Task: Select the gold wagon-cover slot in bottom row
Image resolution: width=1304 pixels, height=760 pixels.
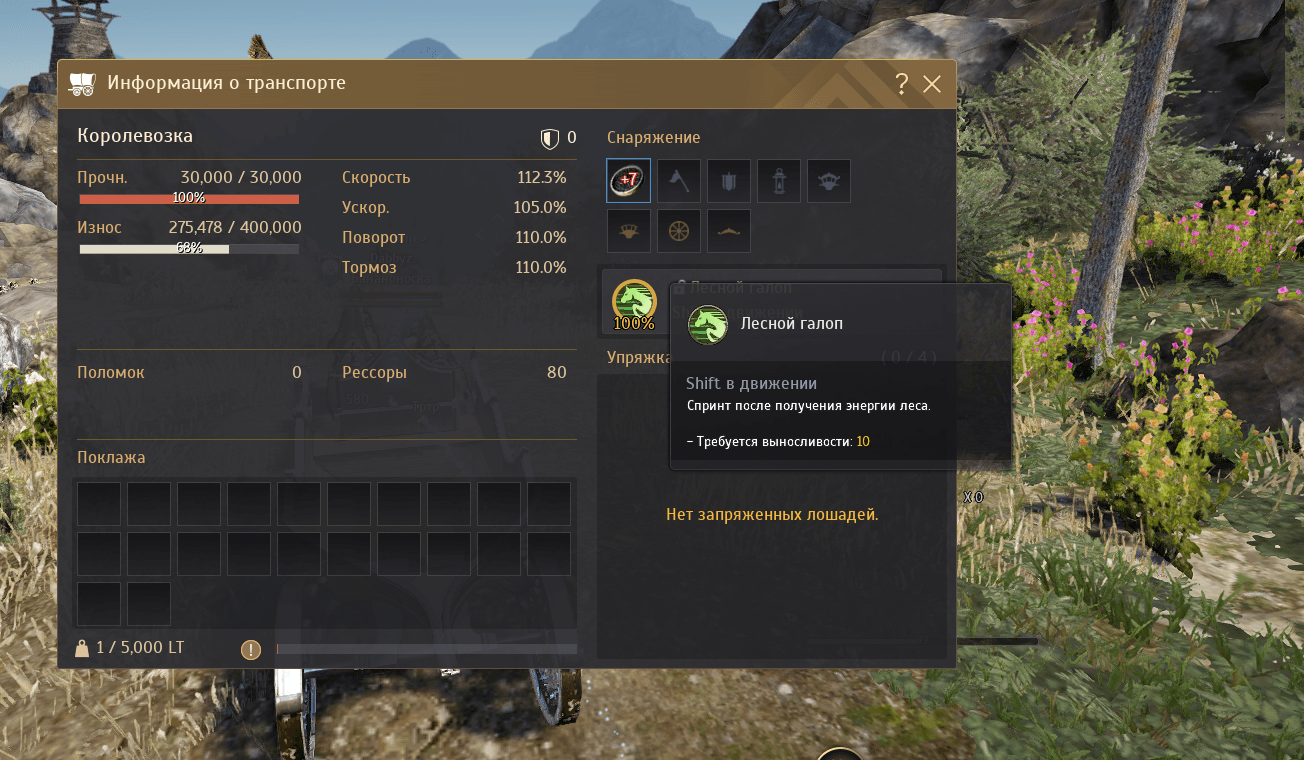Action: coord(629,231)
